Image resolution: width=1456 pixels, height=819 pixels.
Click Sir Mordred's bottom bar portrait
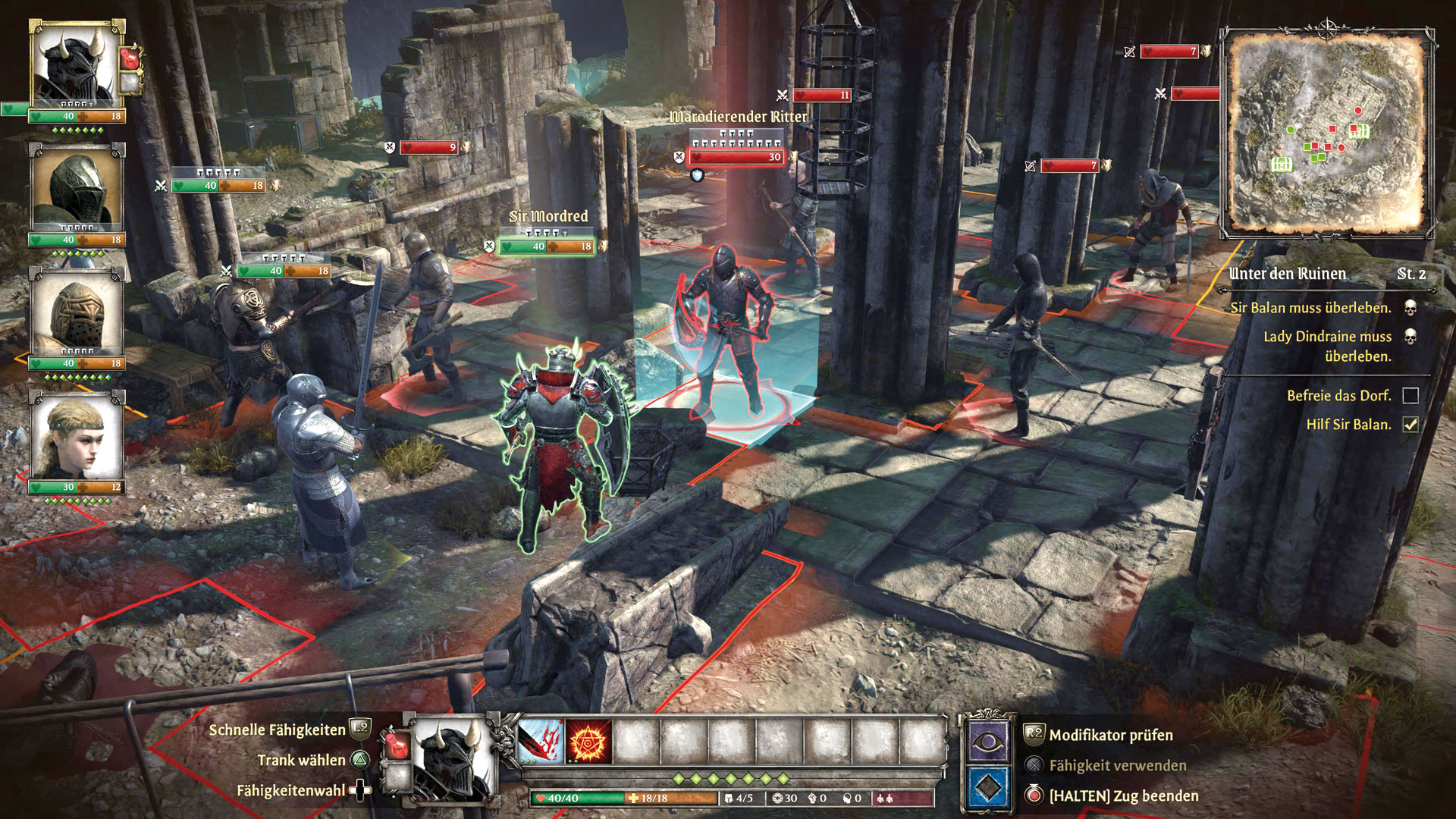point(452,758)
